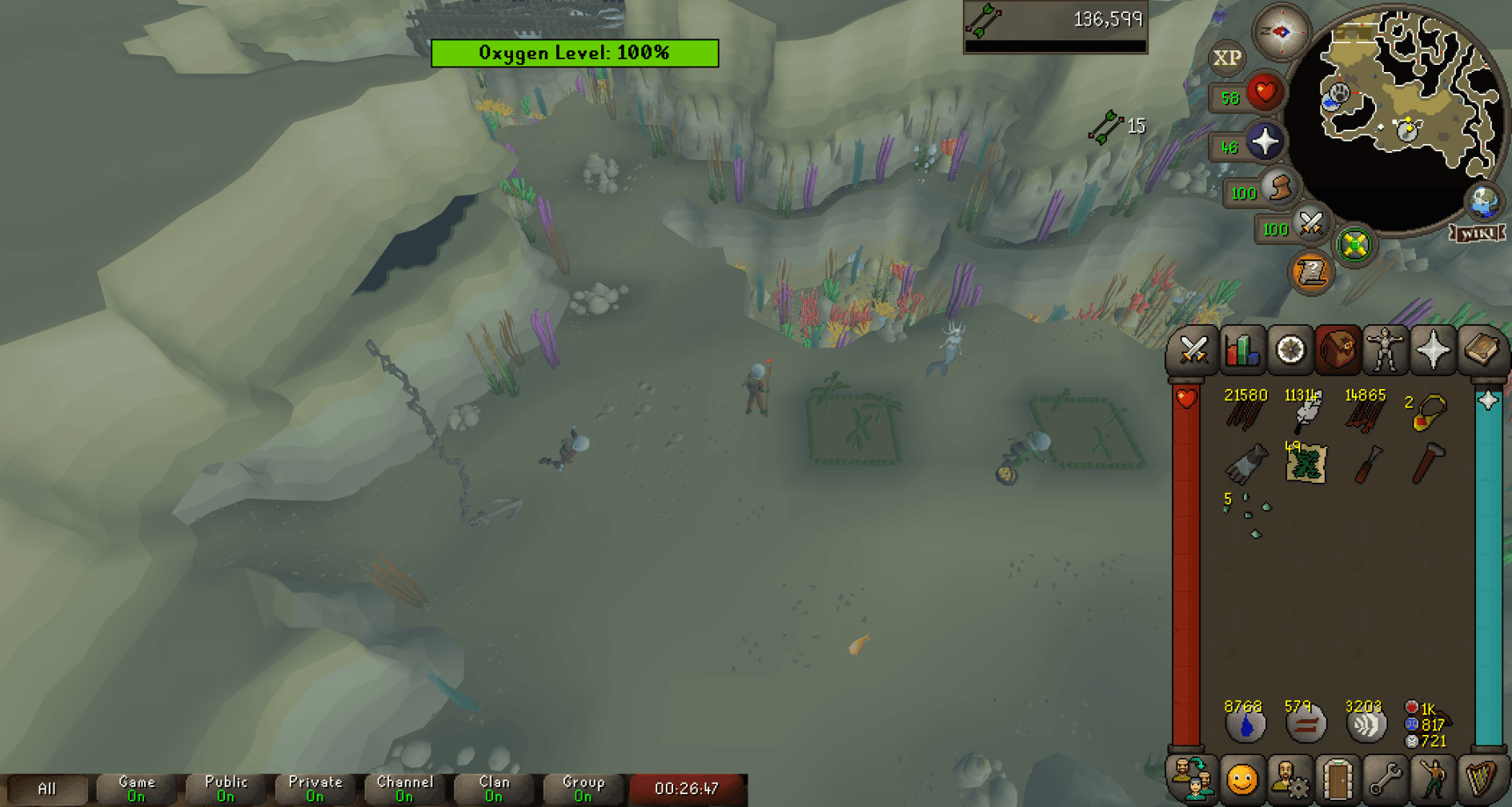This screenshot has width=1512, height=807.
Task: Activate quick prayers via the prayer orb
Action: tap(1265, 141)
